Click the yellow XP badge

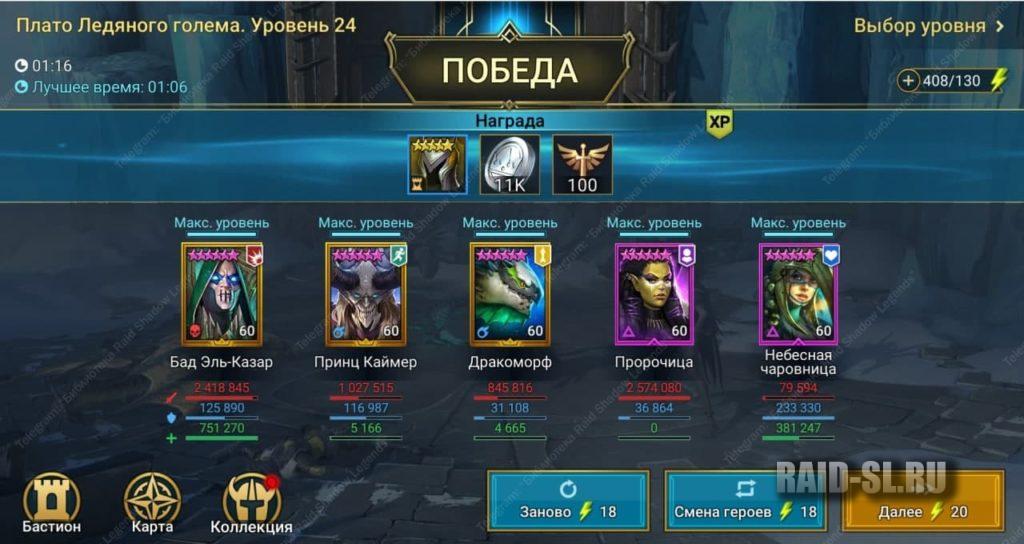pos(719,121)
